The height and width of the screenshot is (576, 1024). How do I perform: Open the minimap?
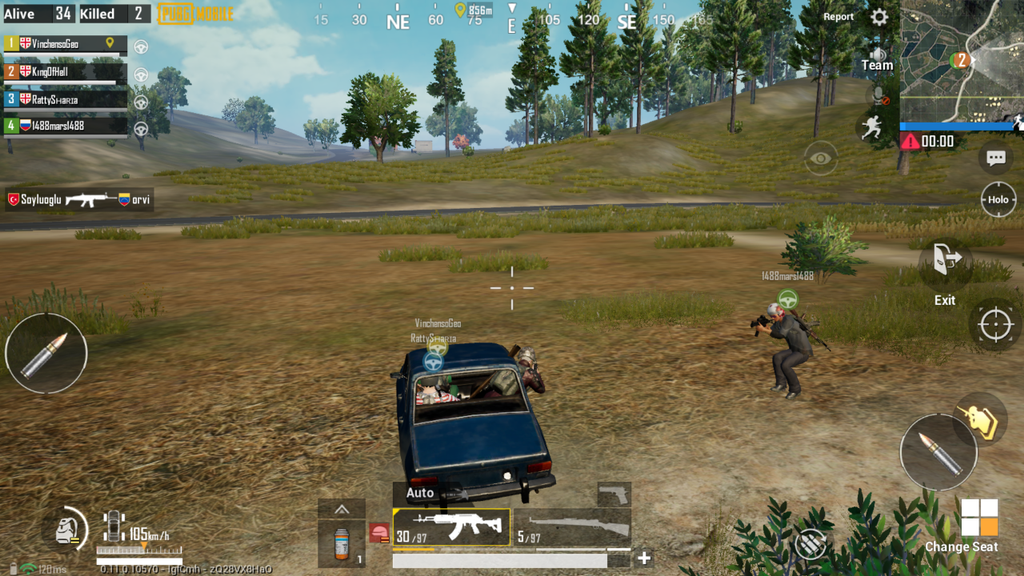(x=961, y=60)
